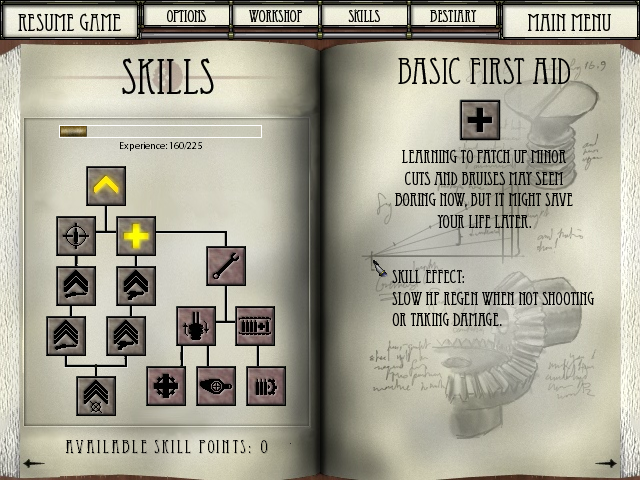Choose the yellow cross first aid skill
The height and width of the screenshot is (480, 640).
(x=136, y=236)
